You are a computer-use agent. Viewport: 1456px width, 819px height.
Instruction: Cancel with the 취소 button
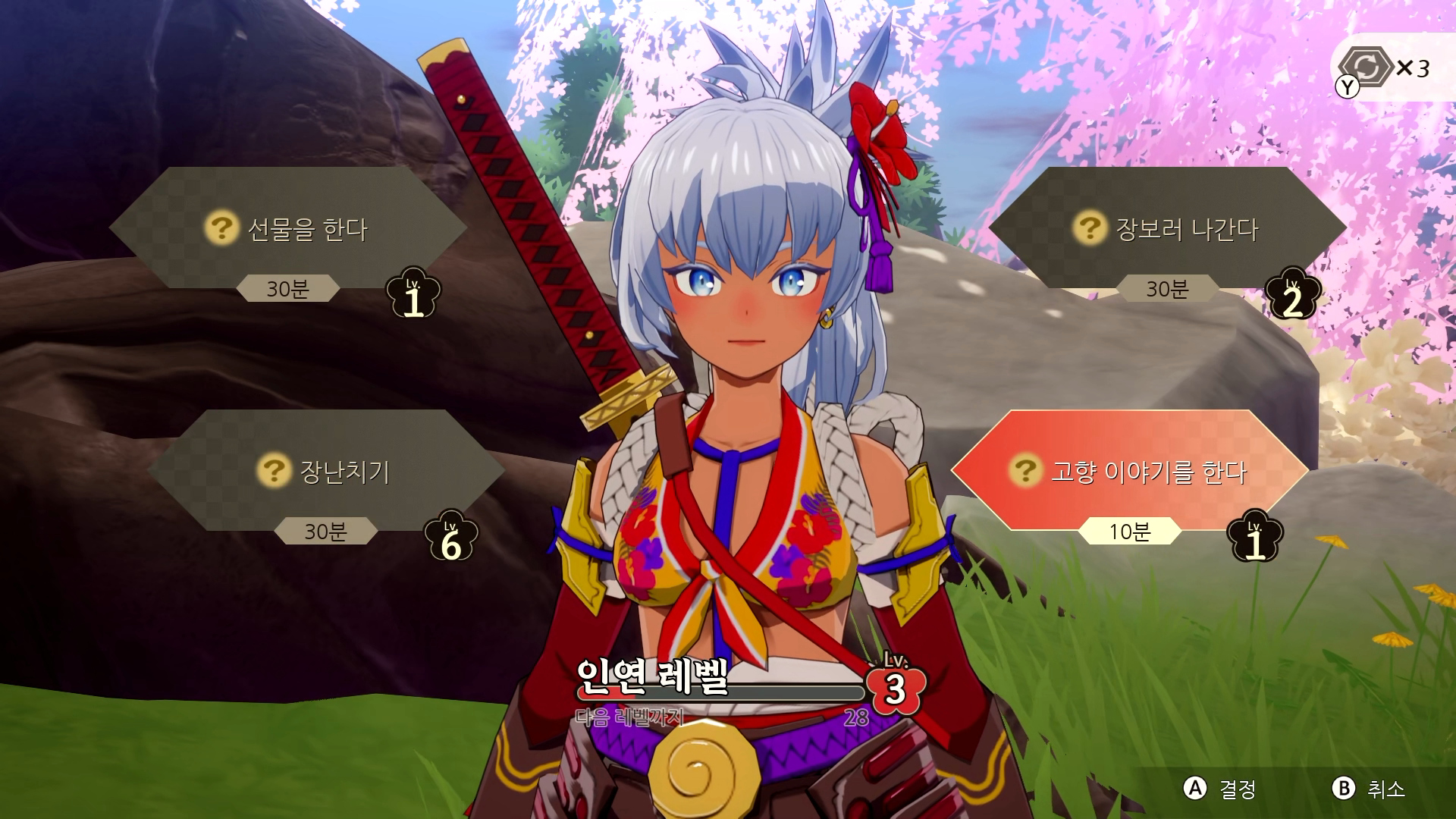click(x=1369, y=789)
